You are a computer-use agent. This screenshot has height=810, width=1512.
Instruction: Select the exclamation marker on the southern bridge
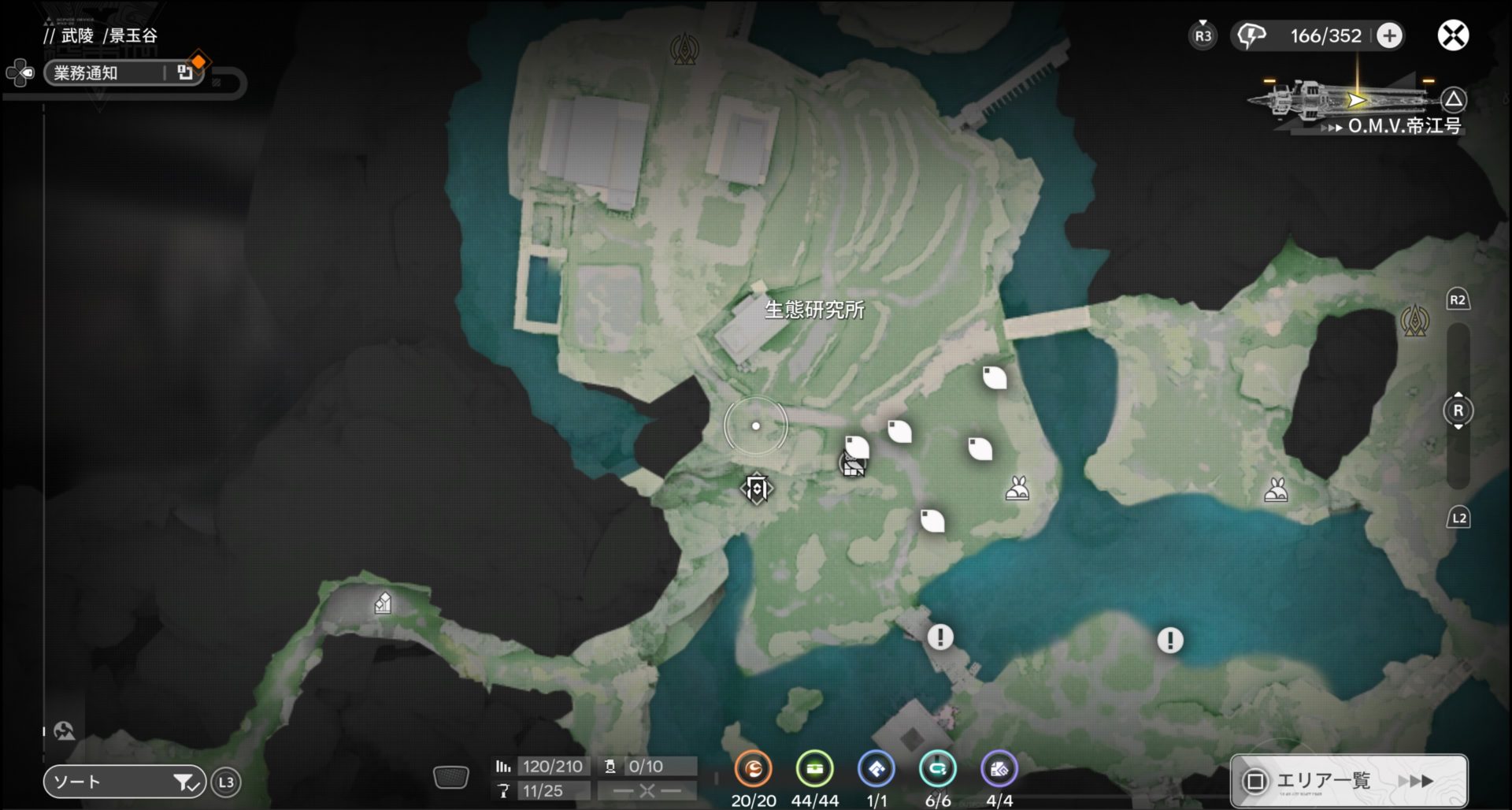coord(939,637)
